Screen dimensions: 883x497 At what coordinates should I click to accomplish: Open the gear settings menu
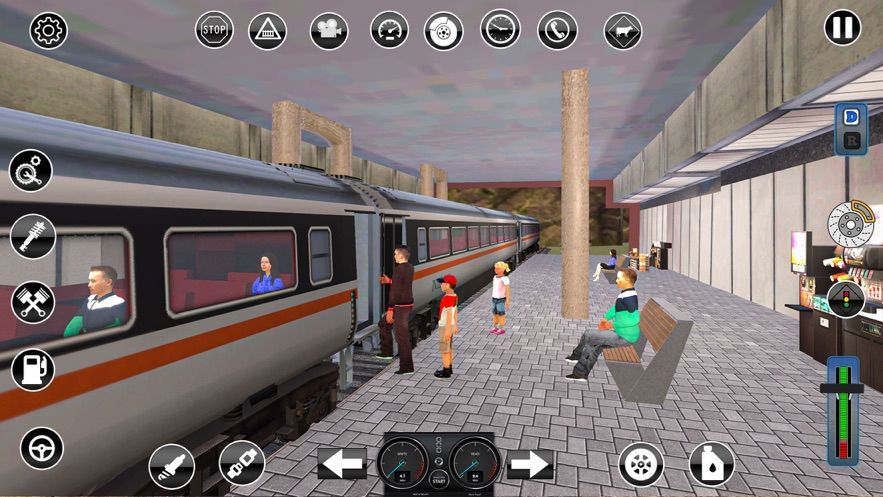click(48, 31)
